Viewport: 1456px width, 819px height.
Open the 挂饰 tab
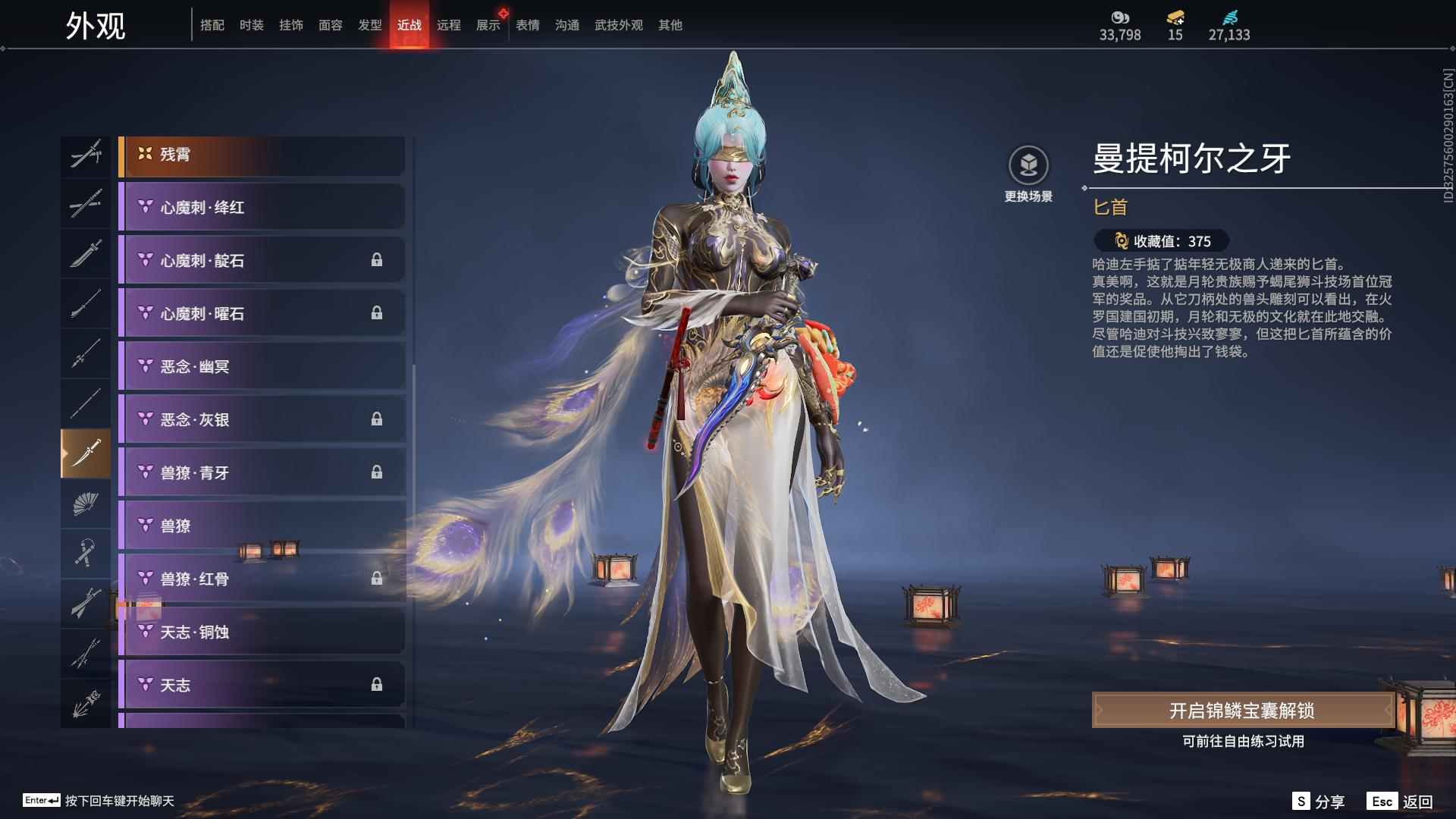click(290, 25)
